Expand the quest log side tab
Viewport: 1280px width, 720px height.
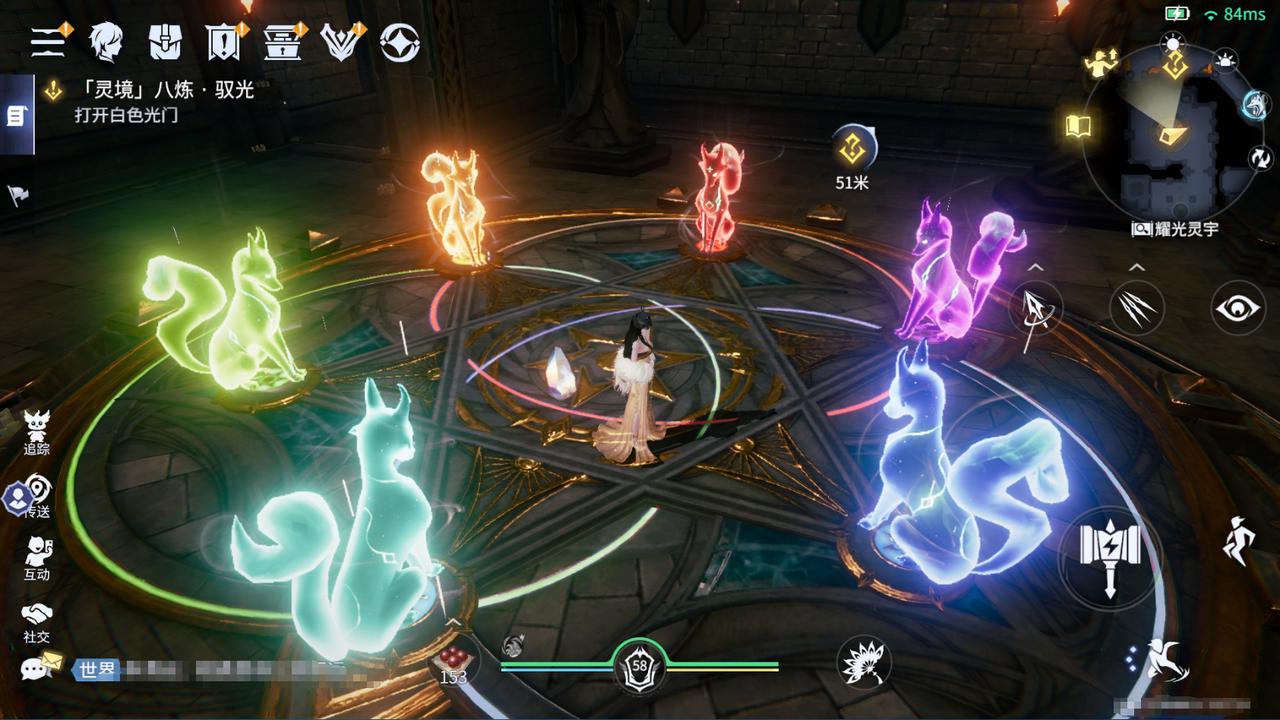click(16, 116)
